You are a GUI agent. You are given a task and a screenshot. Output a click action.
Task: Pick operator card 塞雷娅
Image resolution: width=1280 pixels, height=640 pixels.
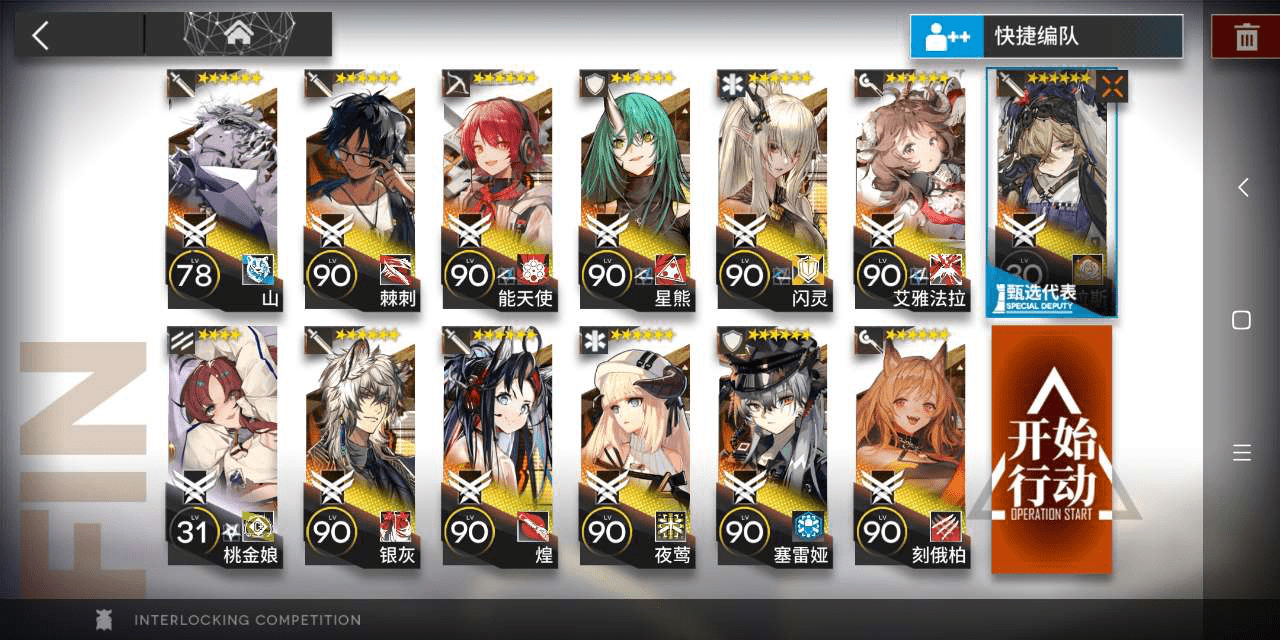tap(772, 447)
